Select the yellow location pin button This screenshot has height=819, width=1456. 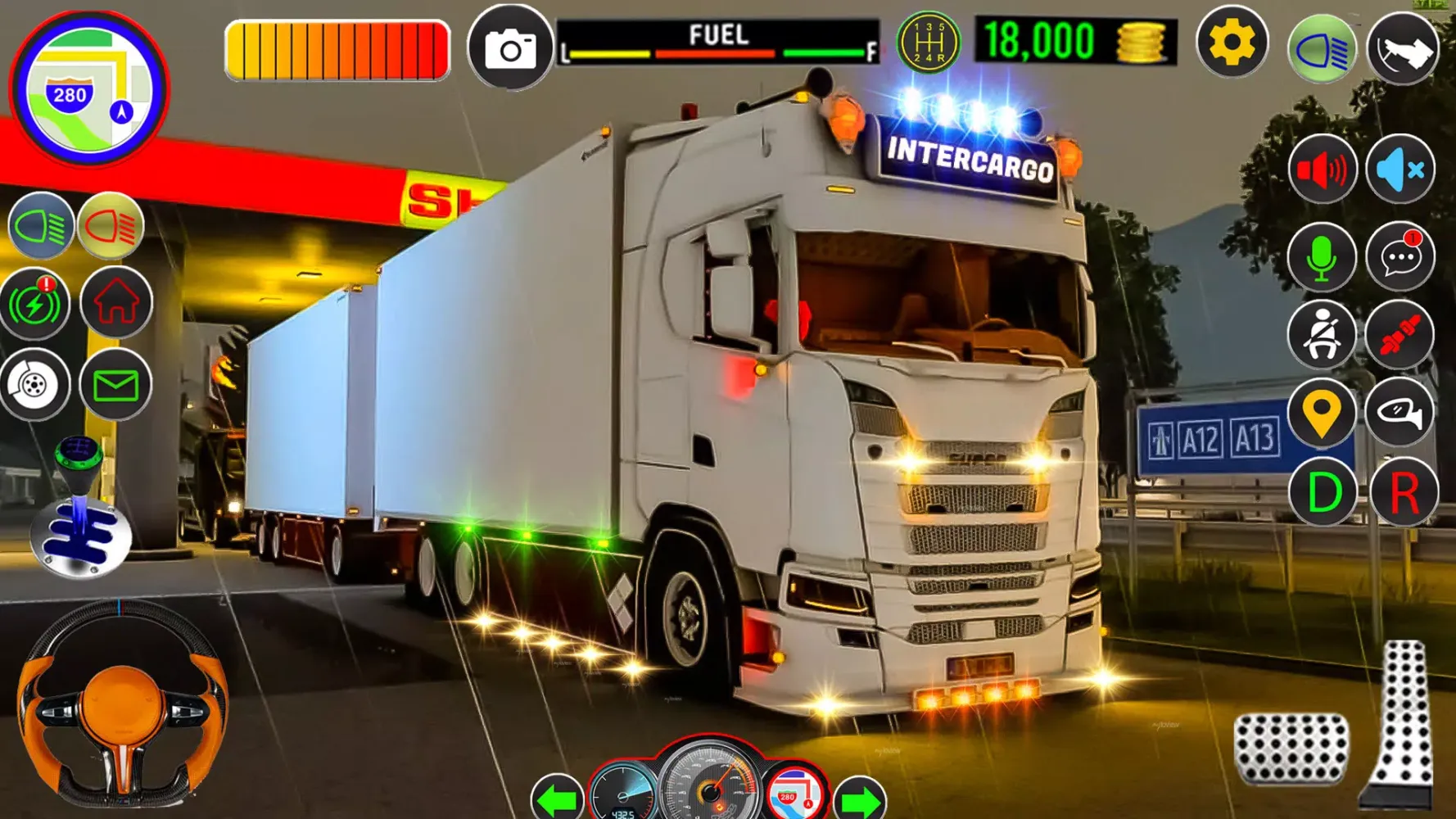pyautogui.click(x=1322, y=413)
